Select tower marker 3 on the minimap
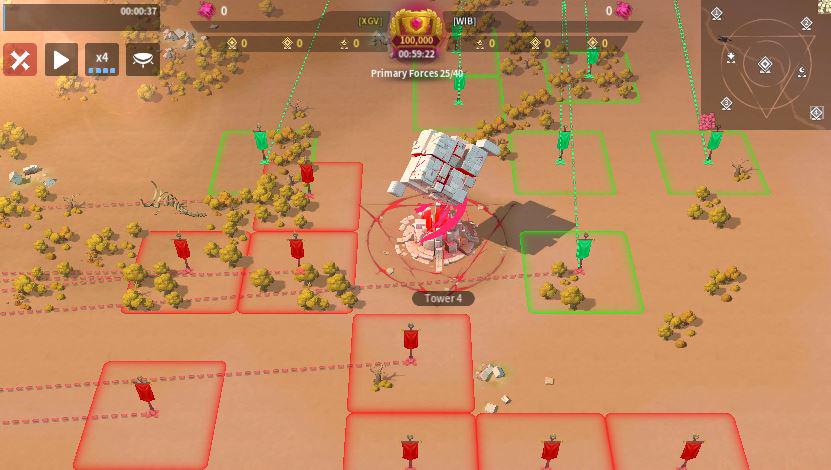The width and height of the screenshot is (831, 470). click(727, 104)
